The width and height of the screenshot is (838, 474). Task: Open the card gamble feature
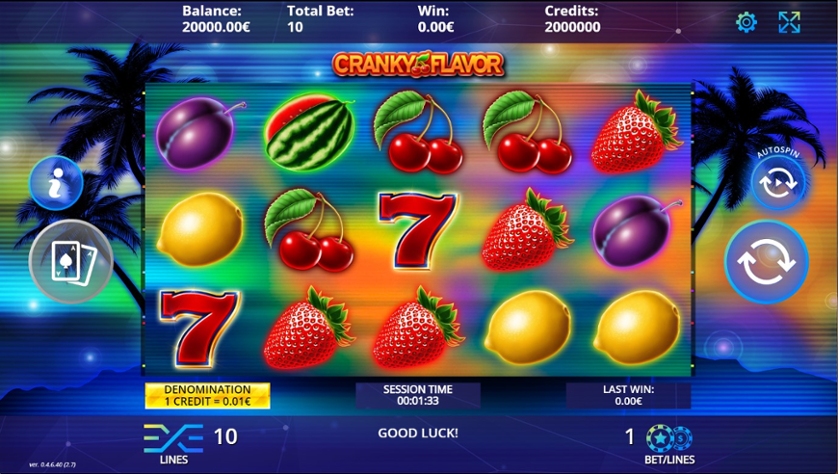pos(70,262)
